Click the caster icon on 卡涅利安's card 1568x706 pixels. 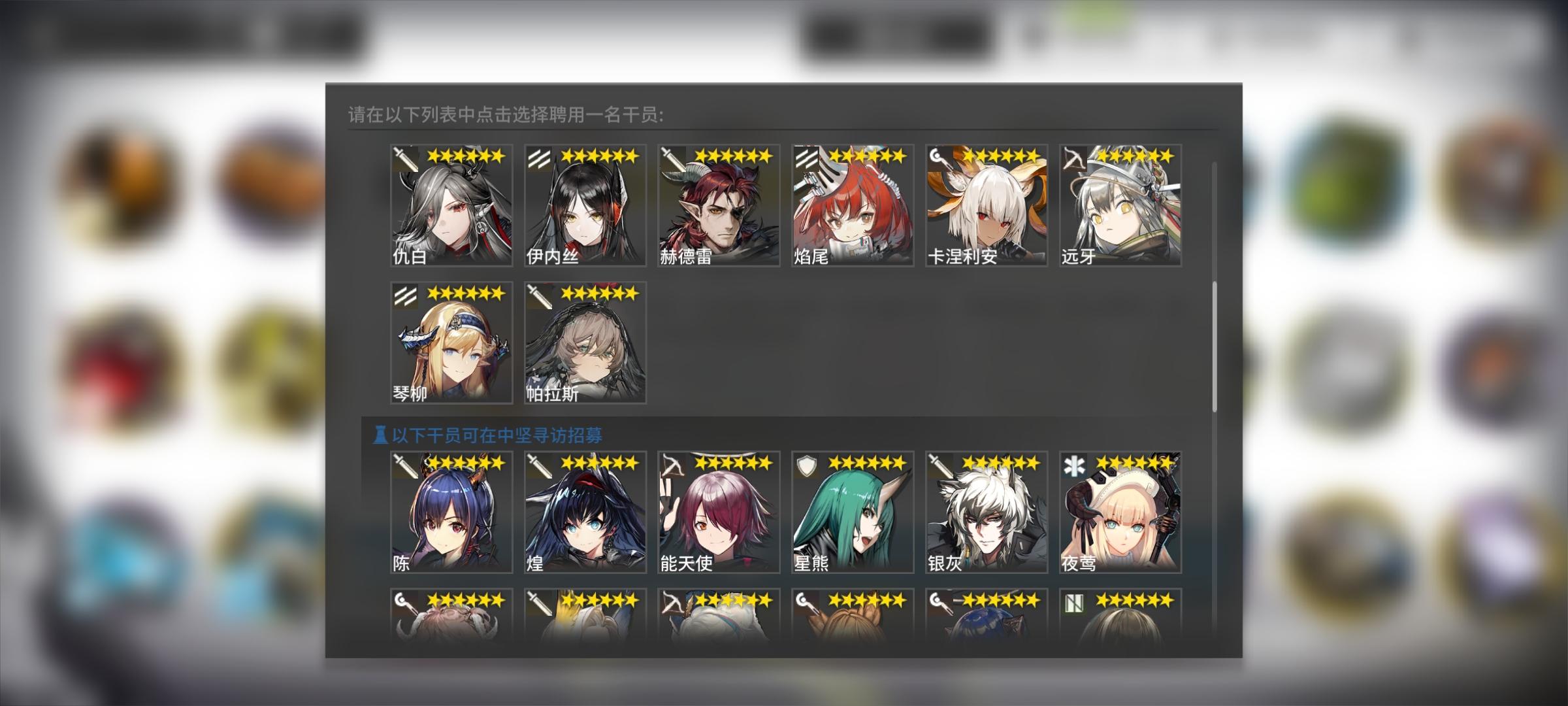click(938, 157)
